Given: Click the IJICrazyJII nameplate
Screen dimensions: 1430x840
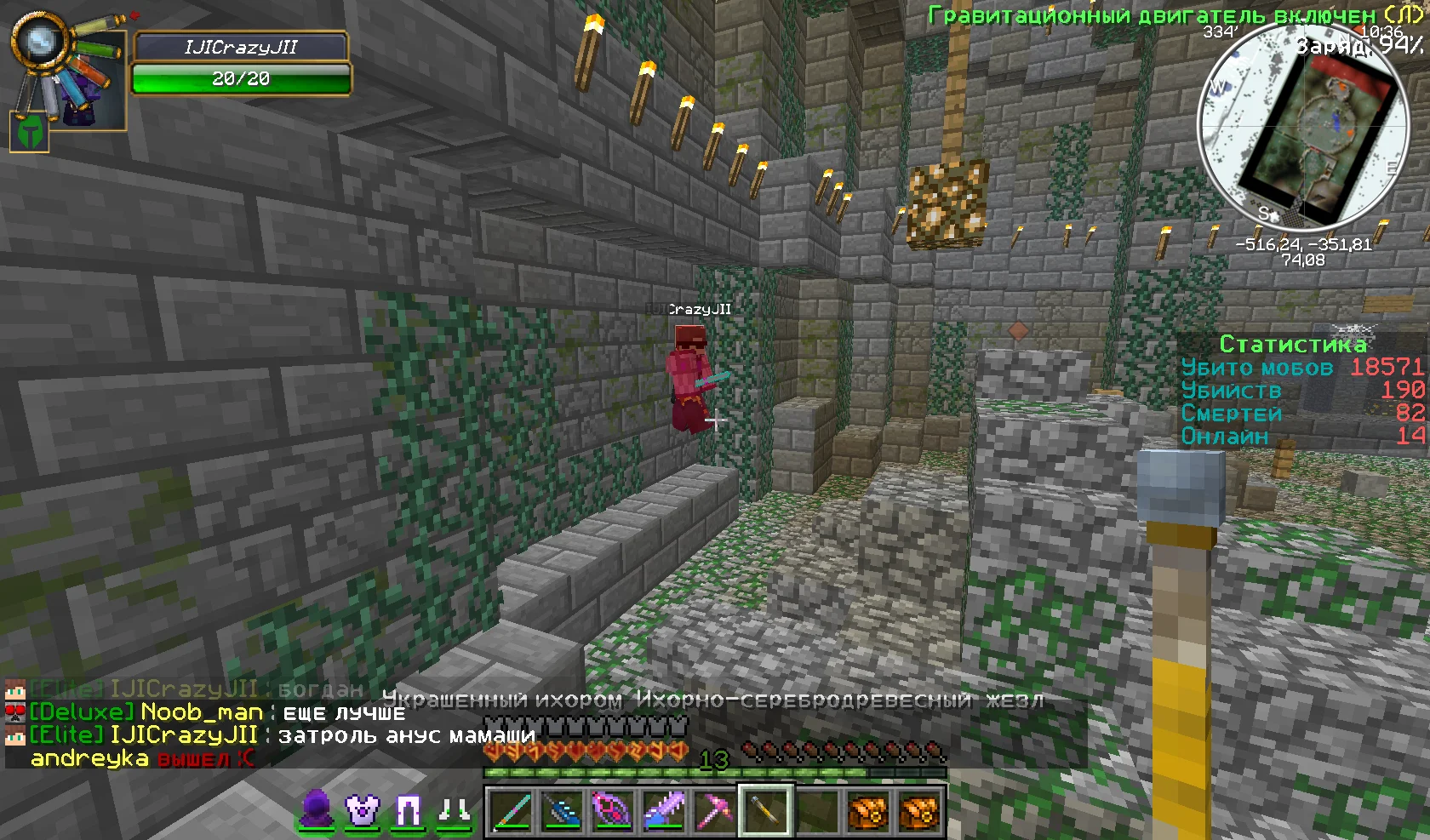Looking at the screenshot, I should [x=241, y=48].
